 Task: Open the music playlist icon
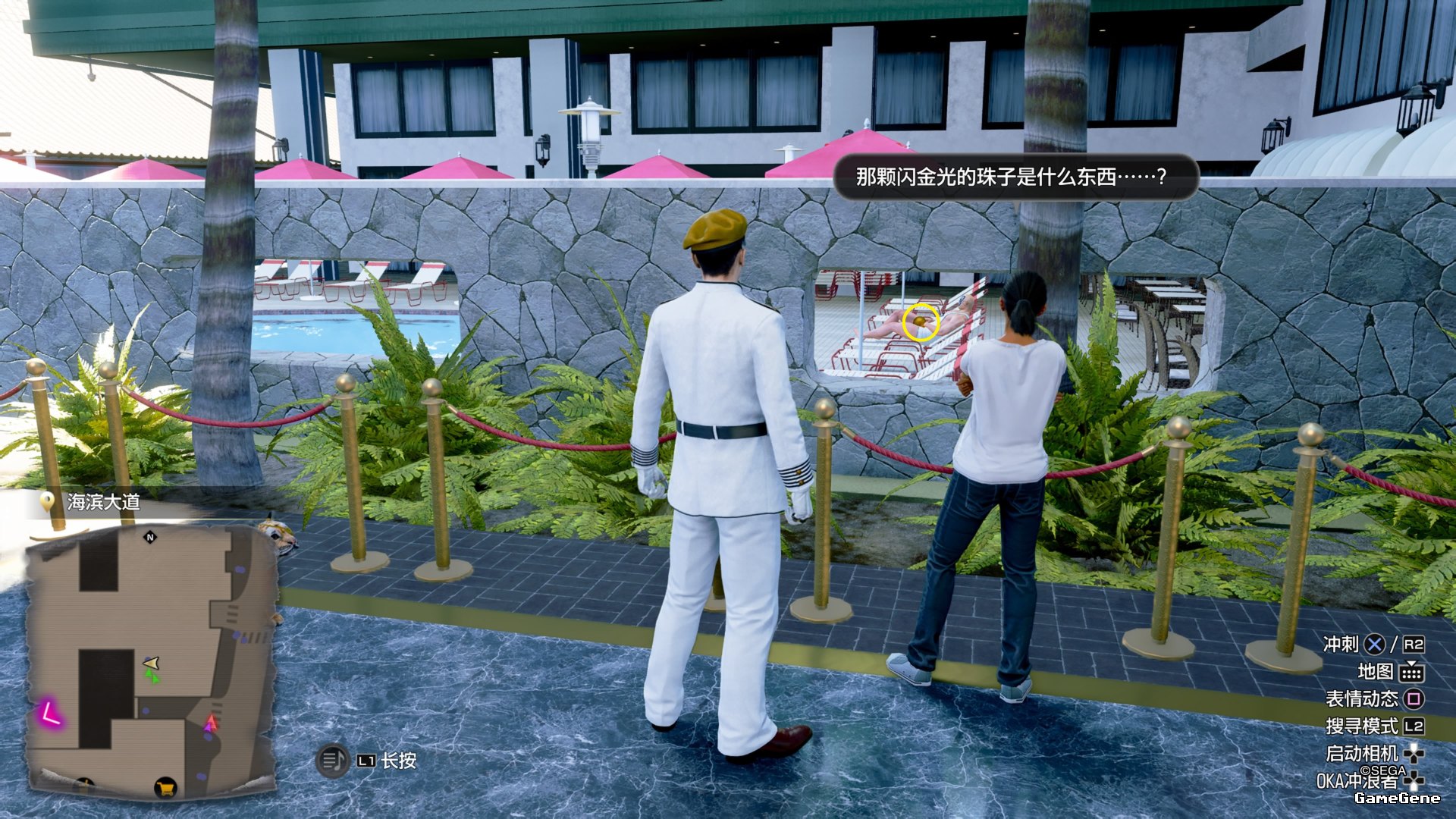click(x=331, y=760)
